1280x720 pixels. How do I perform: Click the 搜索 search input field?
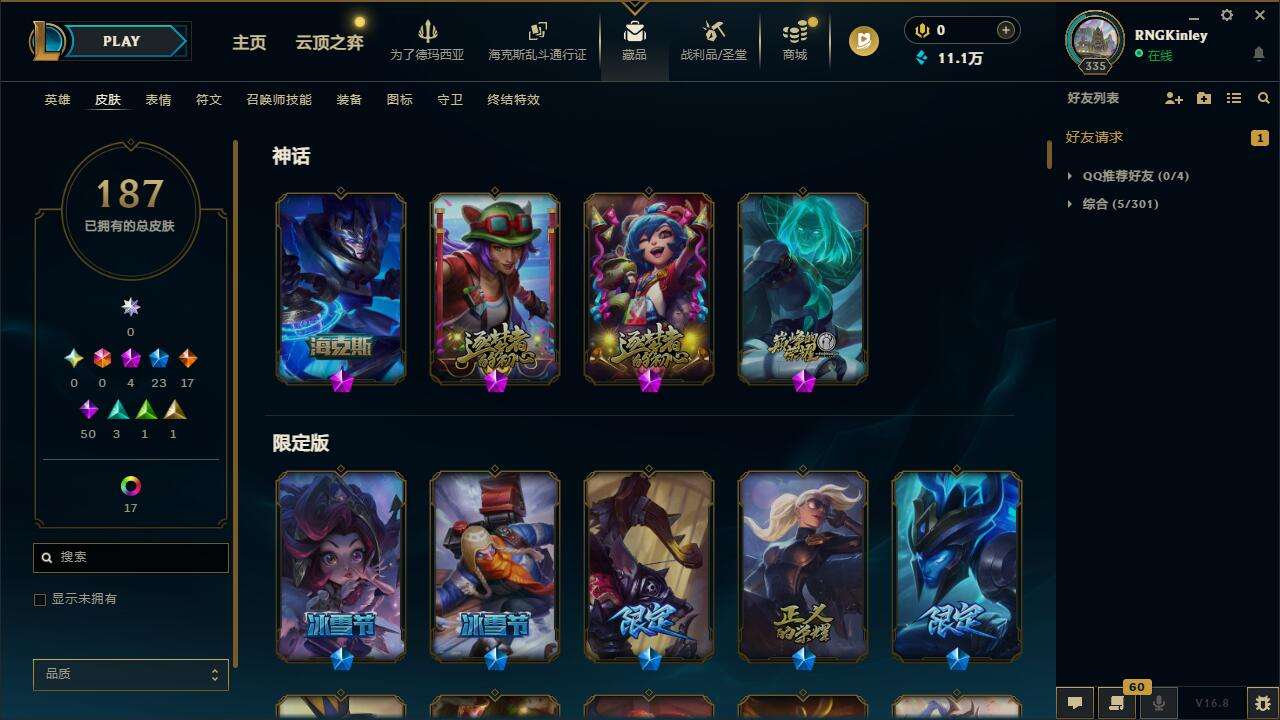(x=130, y=557)
